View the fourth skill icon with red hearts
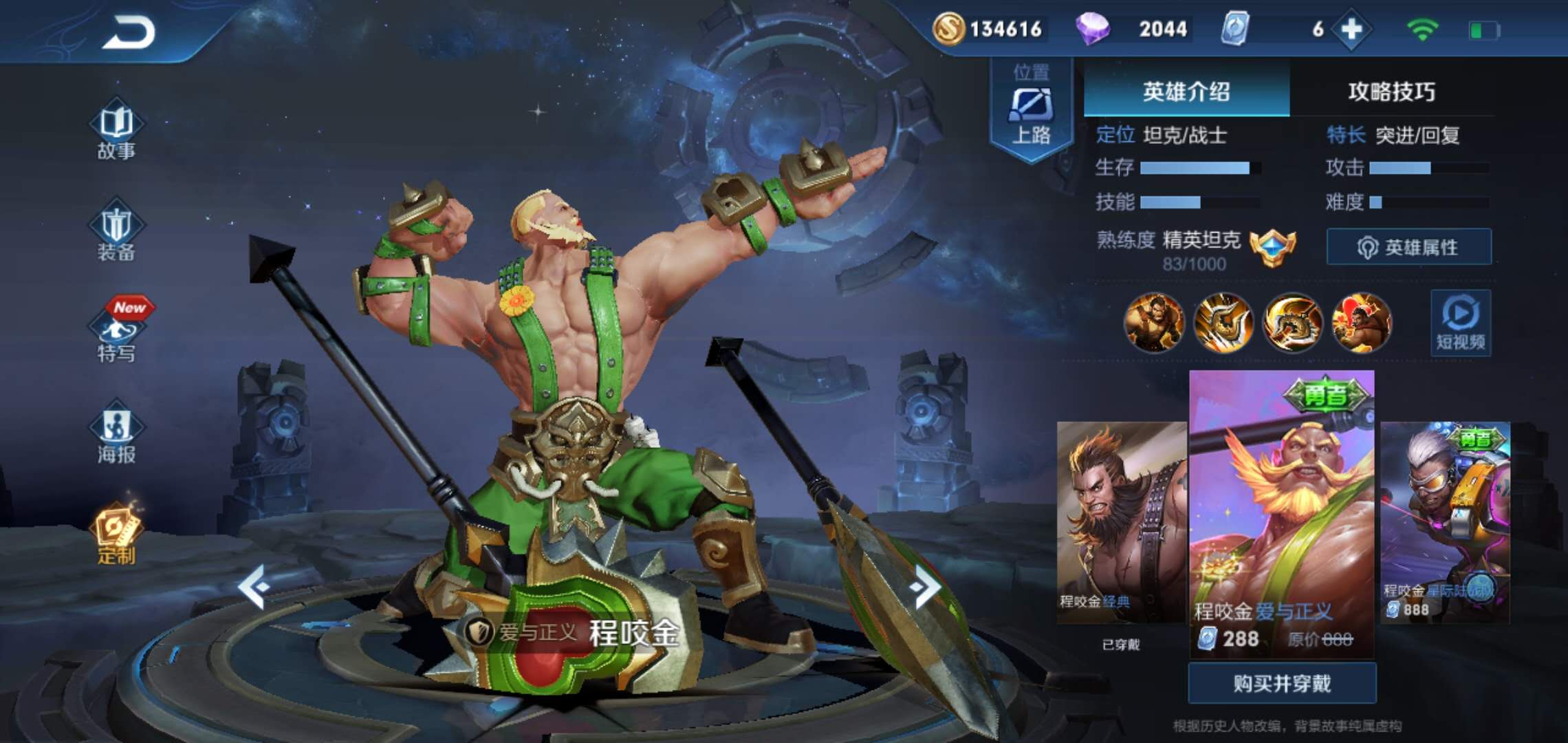This screenshot has width=1568, height=743. click(1362, 322)
